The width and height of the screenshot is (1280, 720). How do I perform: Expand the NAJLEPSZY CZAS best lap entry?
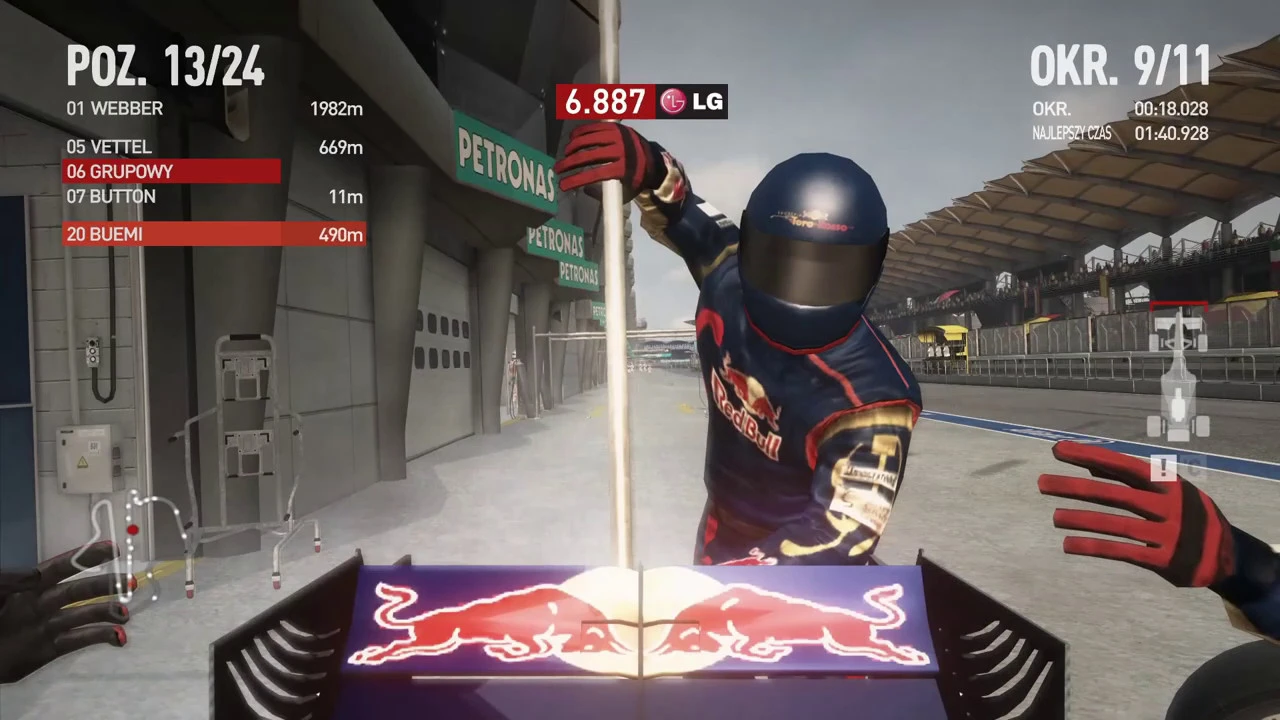(x=1072, y=133)
